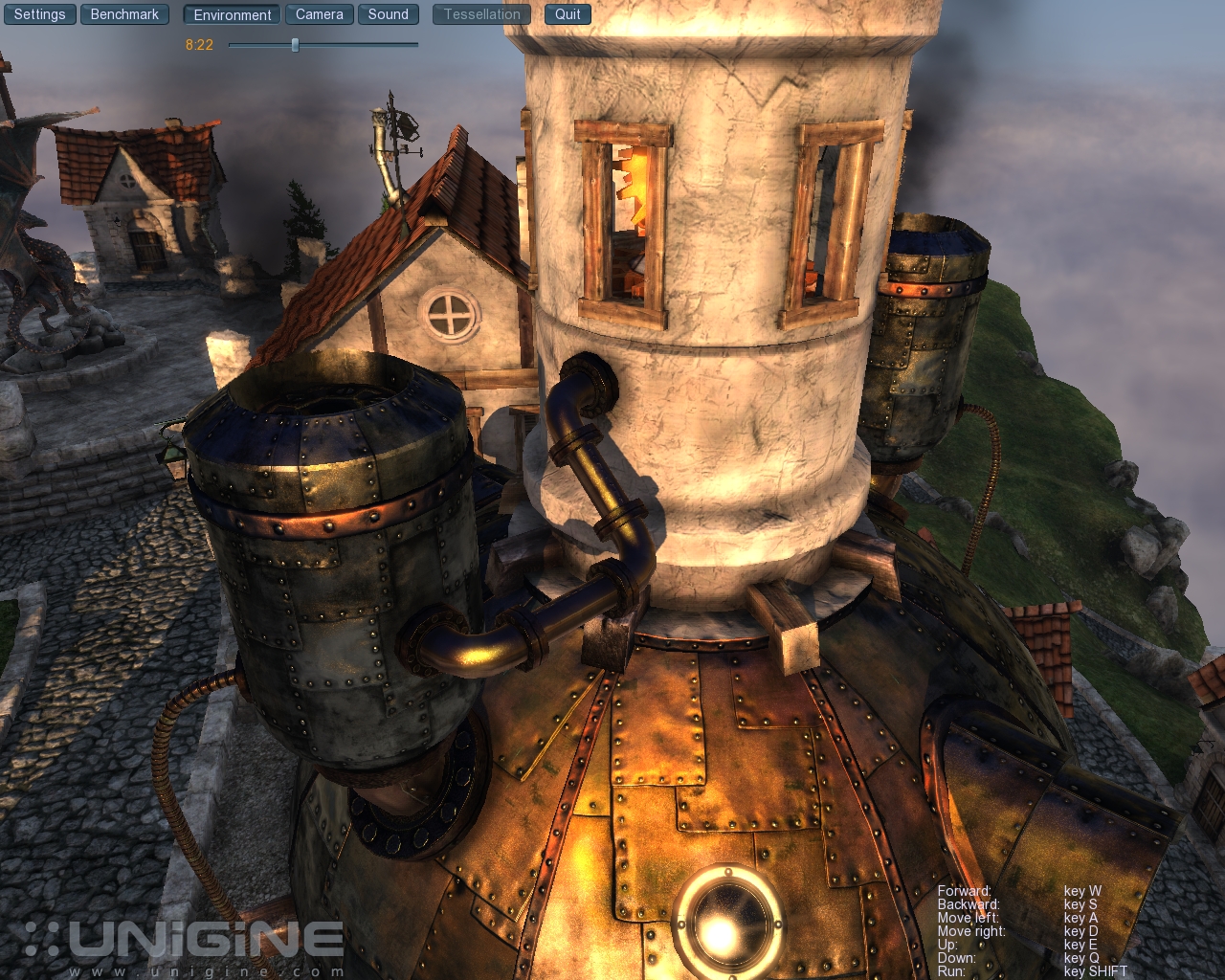Click the time-of-day slider handle
This screenshot has width=1225, height=980.
[295, 45]
